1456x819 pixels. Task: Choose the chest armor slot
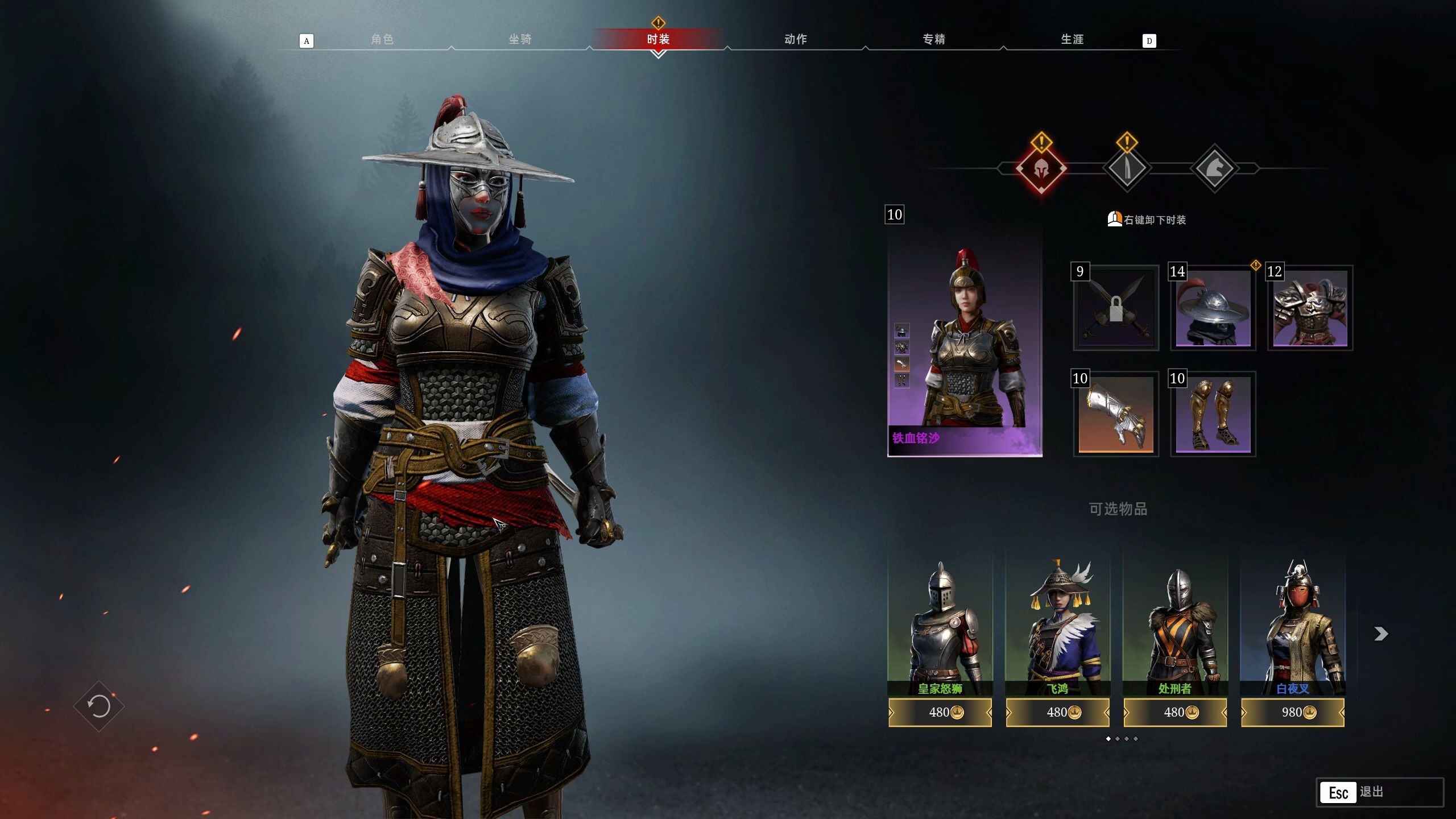[1310, 308]
